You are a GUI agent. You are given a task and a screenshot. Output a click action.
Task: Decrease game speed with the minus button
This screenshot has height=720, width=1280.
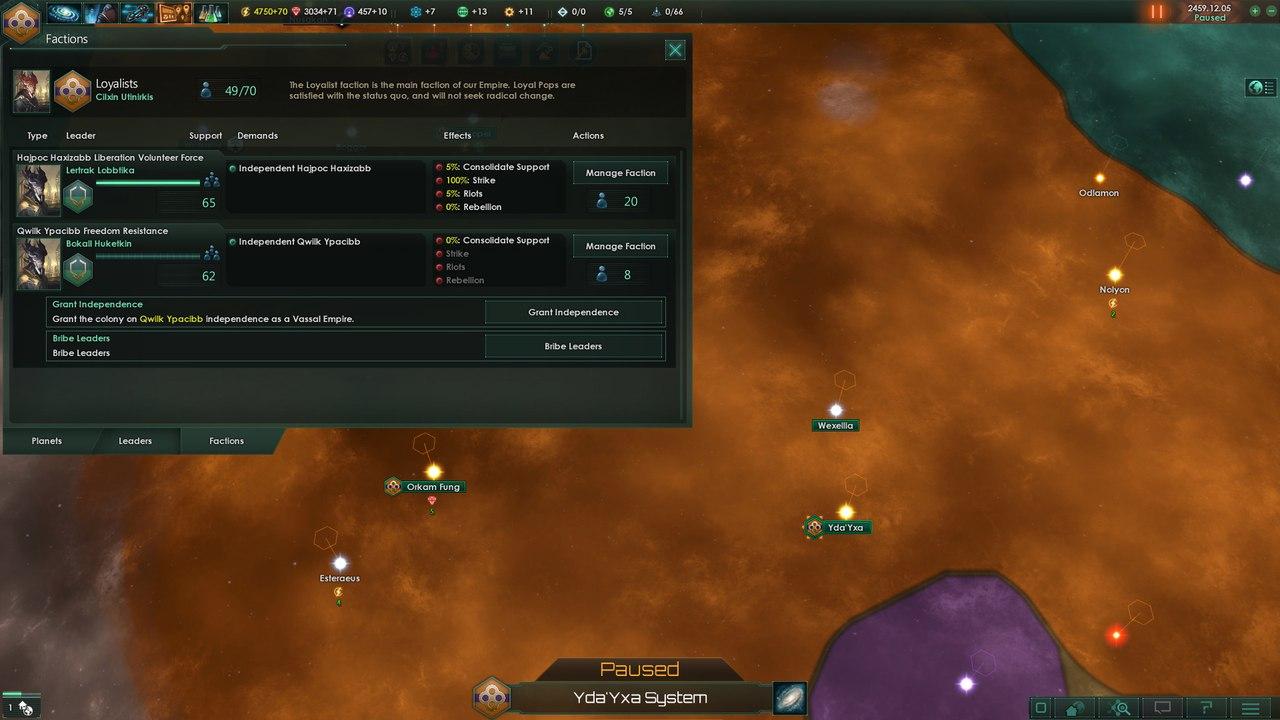coord(1270,11)
